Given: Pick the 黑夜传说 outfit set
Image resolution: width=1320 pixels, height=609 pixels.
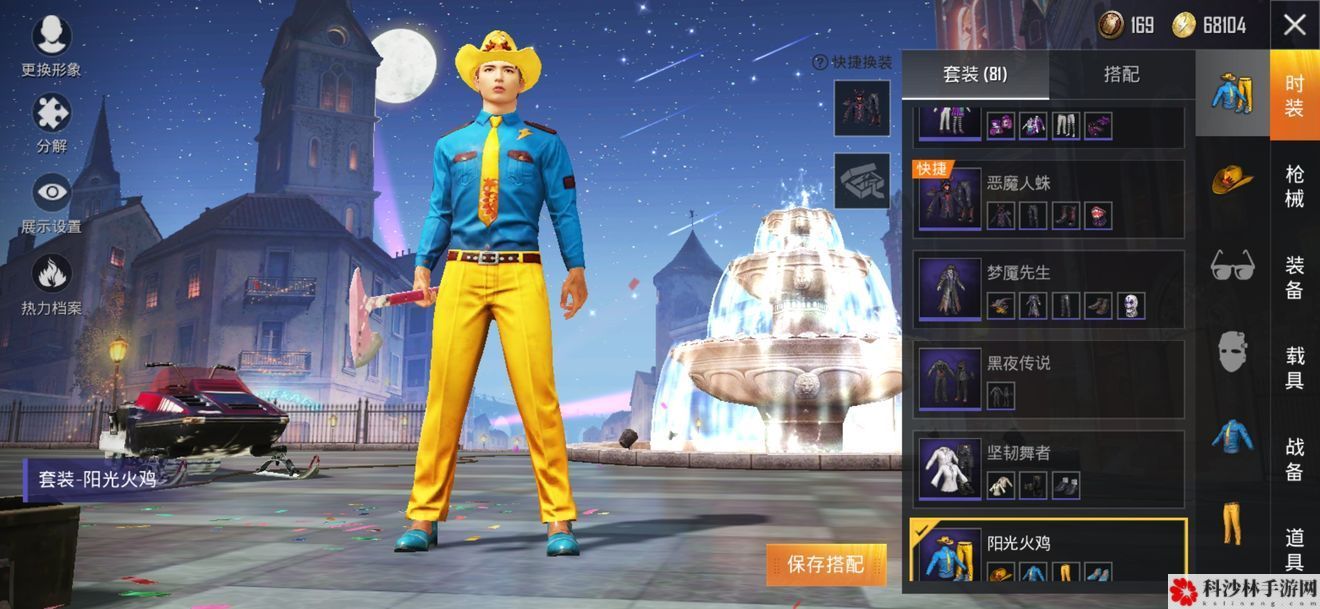Looking at the screenshot, I should (x=1048, y=379).
